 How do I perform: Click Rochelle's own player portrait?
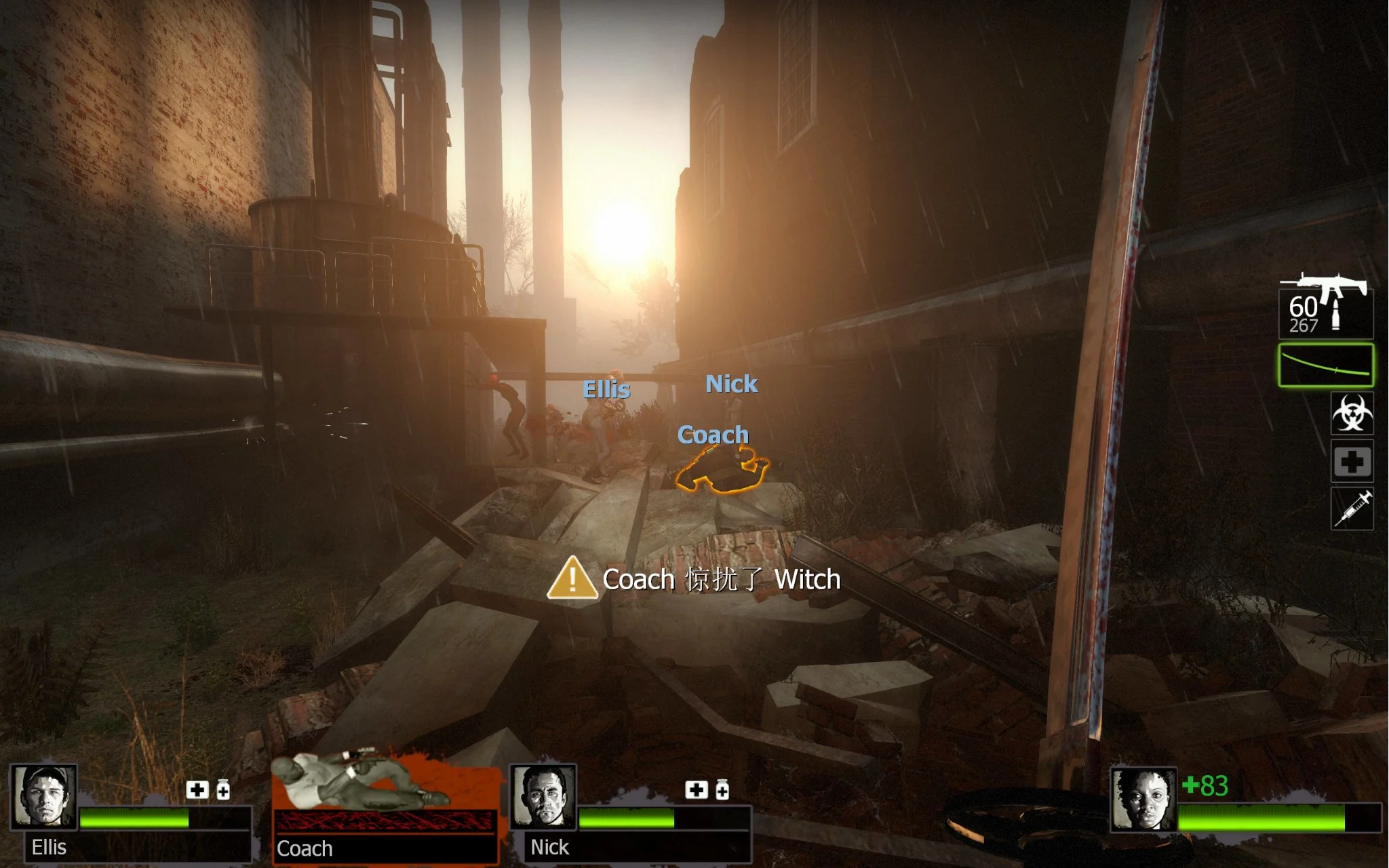coord(1143,800)
